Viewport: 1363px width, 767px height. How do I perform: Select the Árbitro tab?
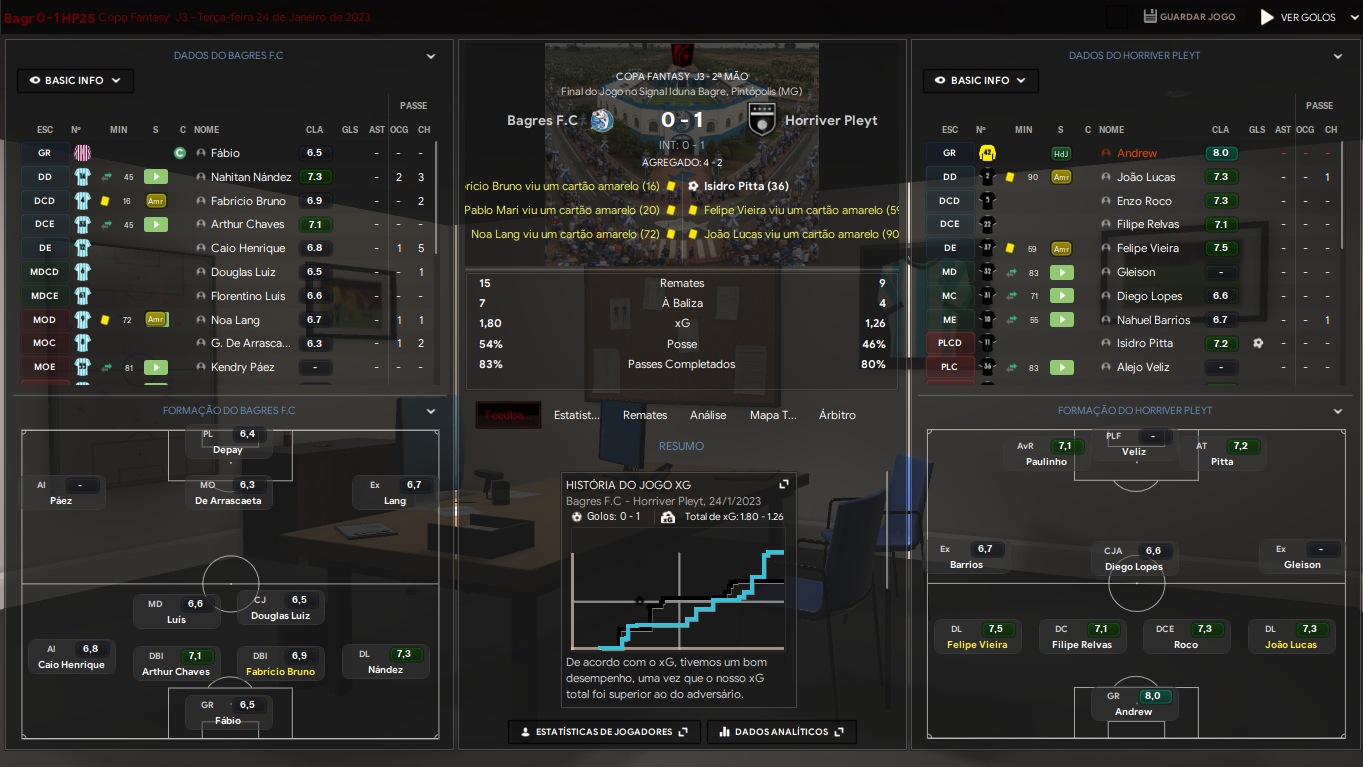point(837,415)
